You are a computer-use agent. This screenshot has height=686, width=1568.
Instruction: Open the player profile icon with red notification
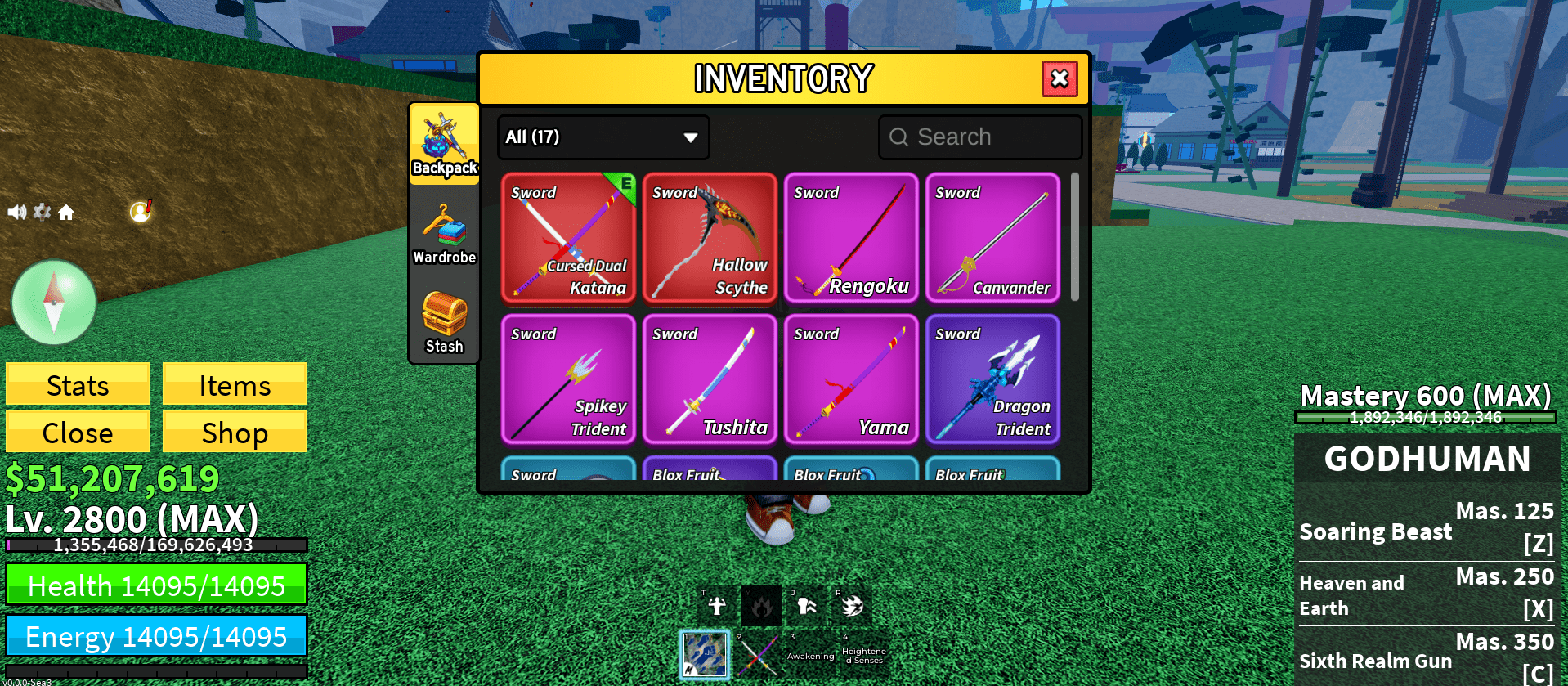coord(139,211)
